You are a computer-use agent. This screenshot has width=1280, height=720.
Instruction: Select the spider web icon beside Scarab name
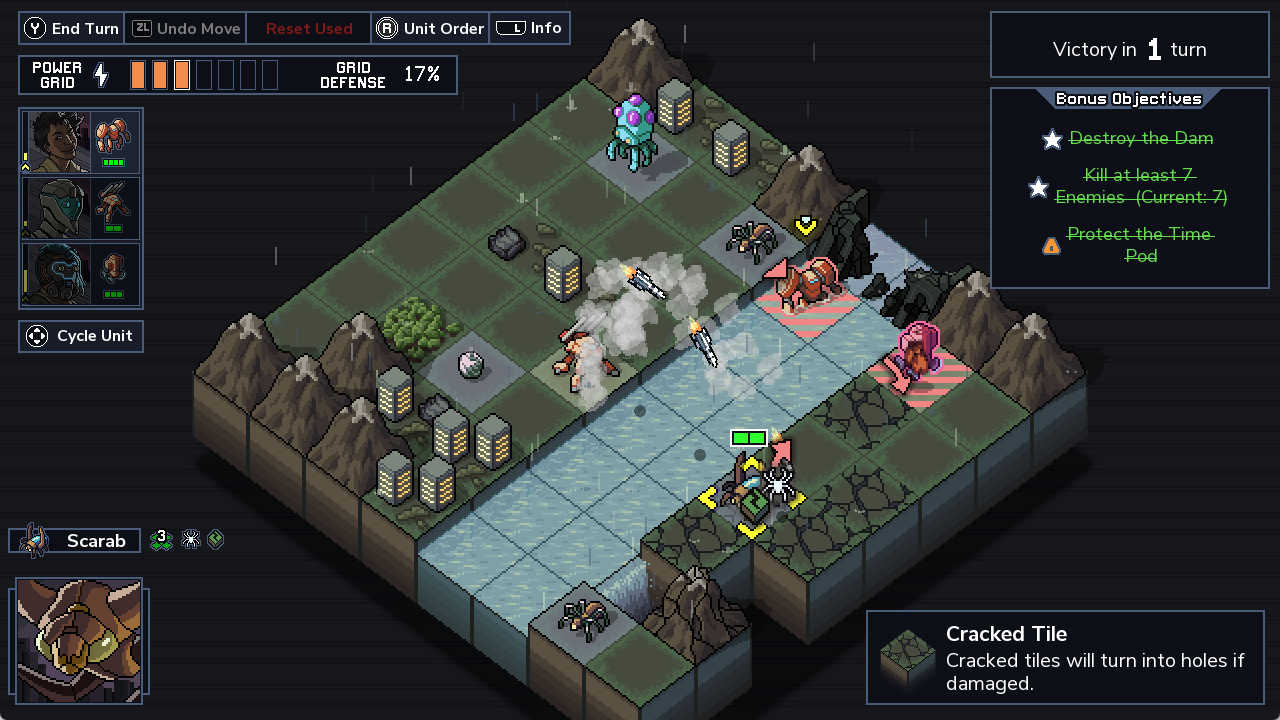189,540
